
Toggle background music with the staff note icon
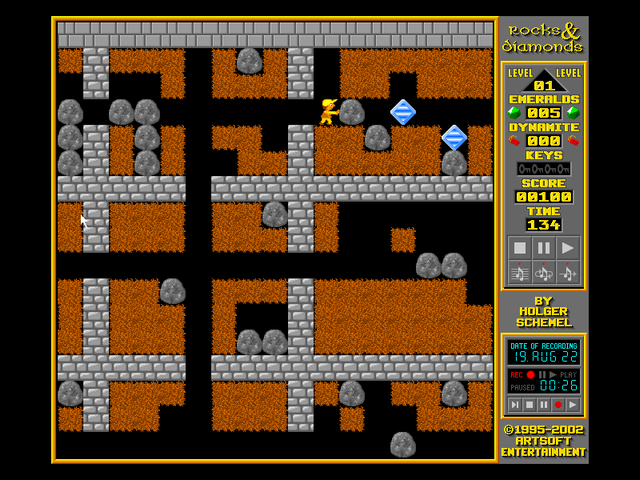[x=519, y=271]
